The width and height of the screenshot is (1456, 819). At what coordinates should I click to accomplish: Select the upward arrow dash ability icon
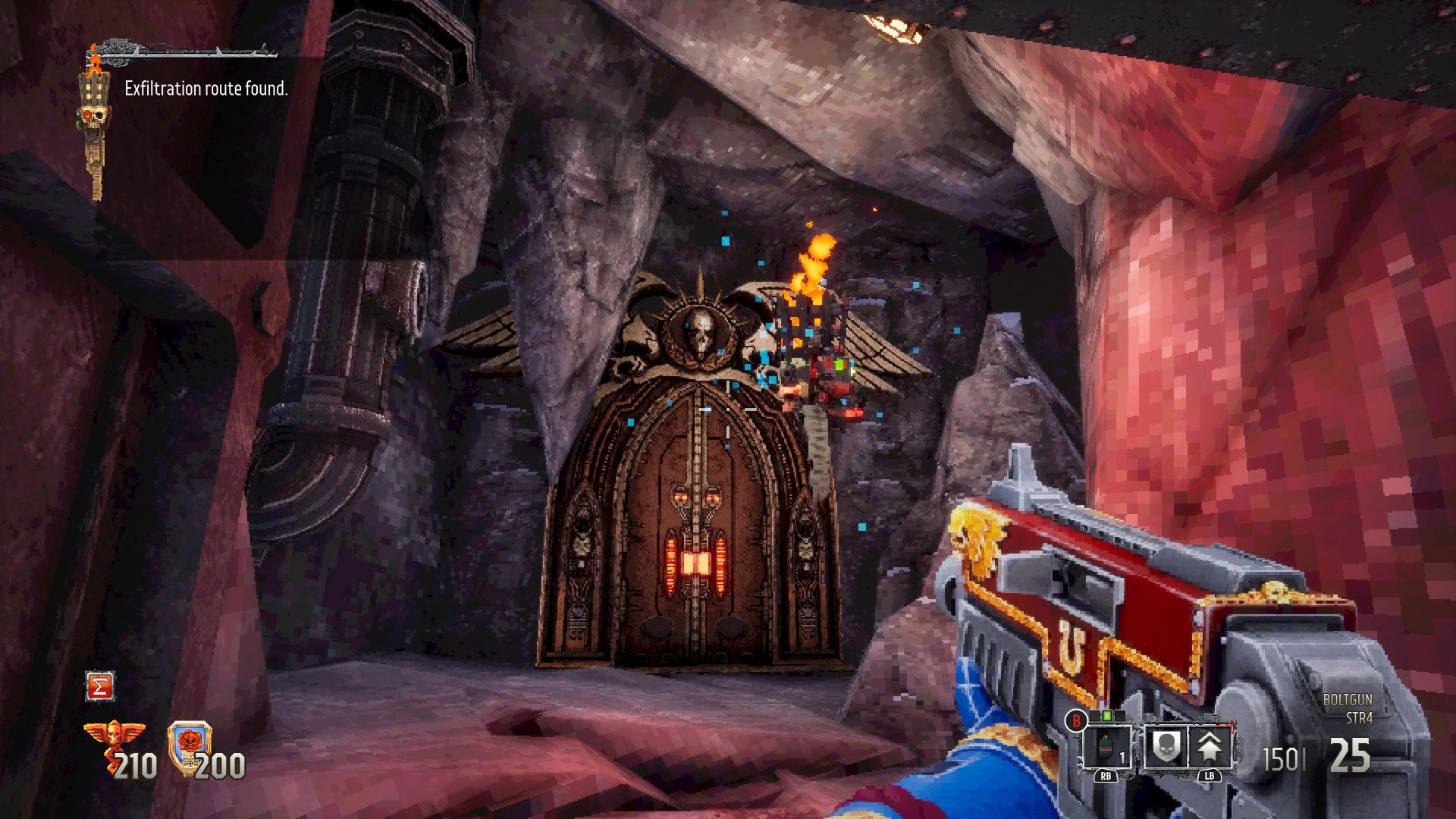(1209, 746)
